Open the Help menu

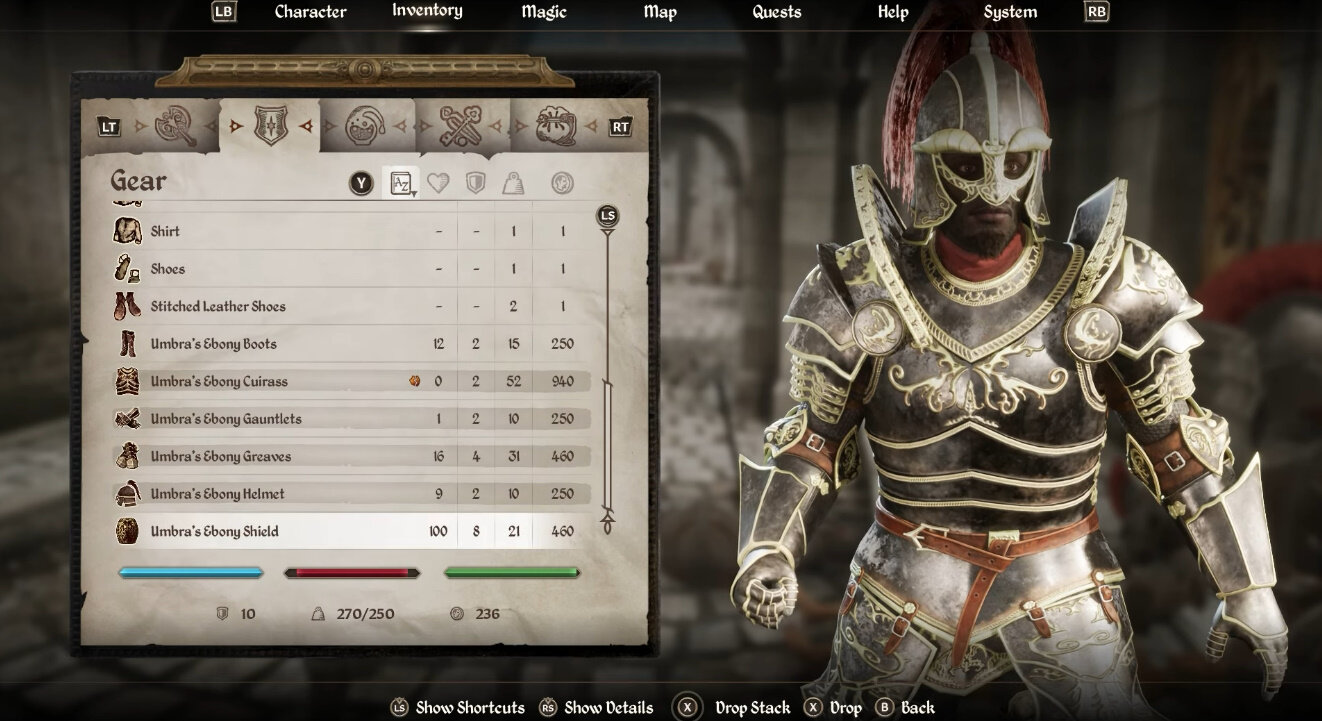(x=892, y=12)
